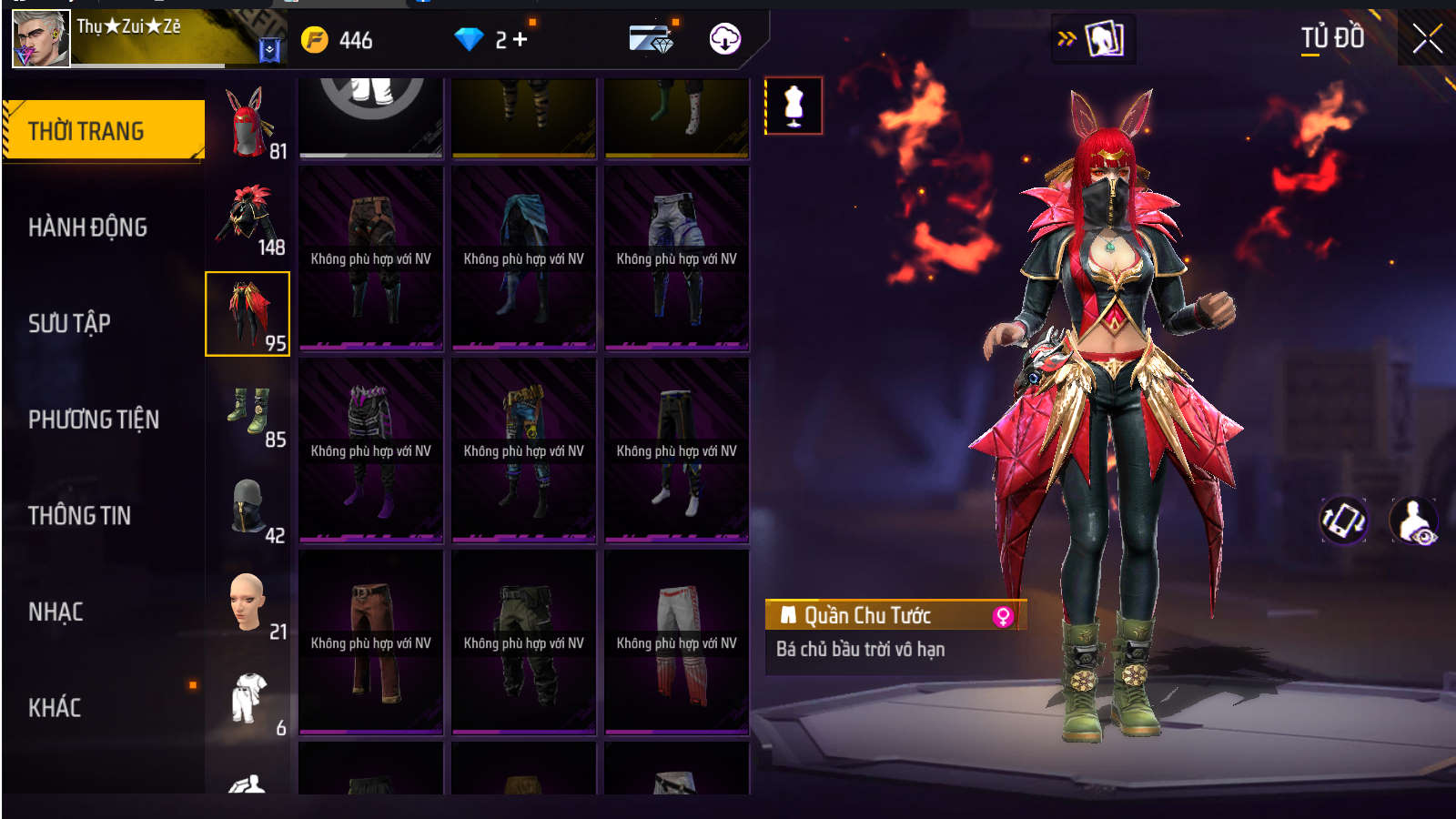Show the THÔNG TIN section
The width and height of the screenshot is (1456, 819).
pyautogui.click(x=80, y=516)
